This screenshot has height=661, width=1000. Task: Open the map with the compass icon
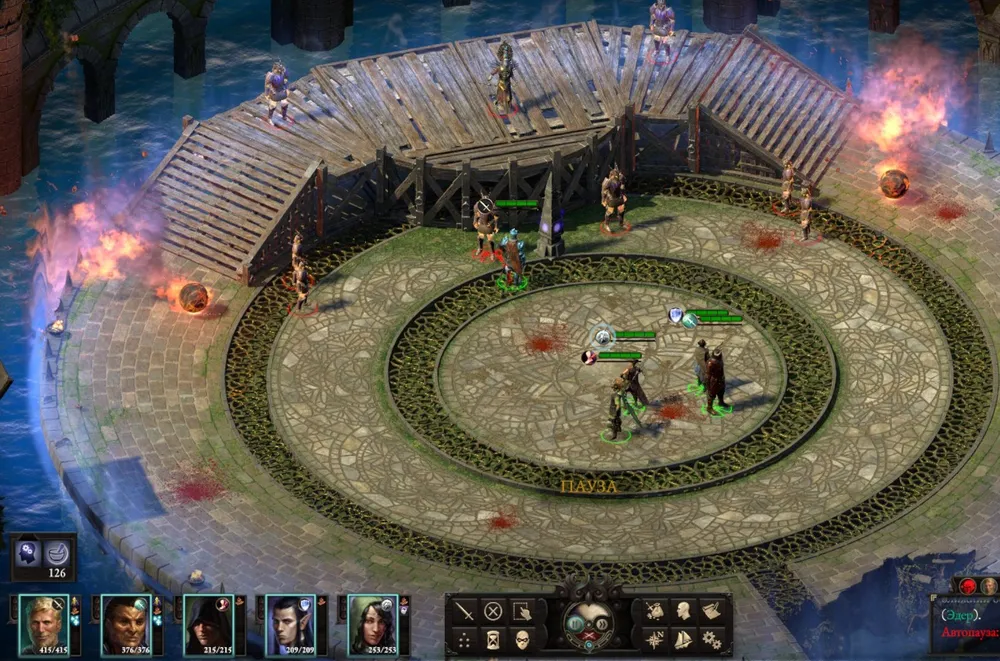coord(654,640)
